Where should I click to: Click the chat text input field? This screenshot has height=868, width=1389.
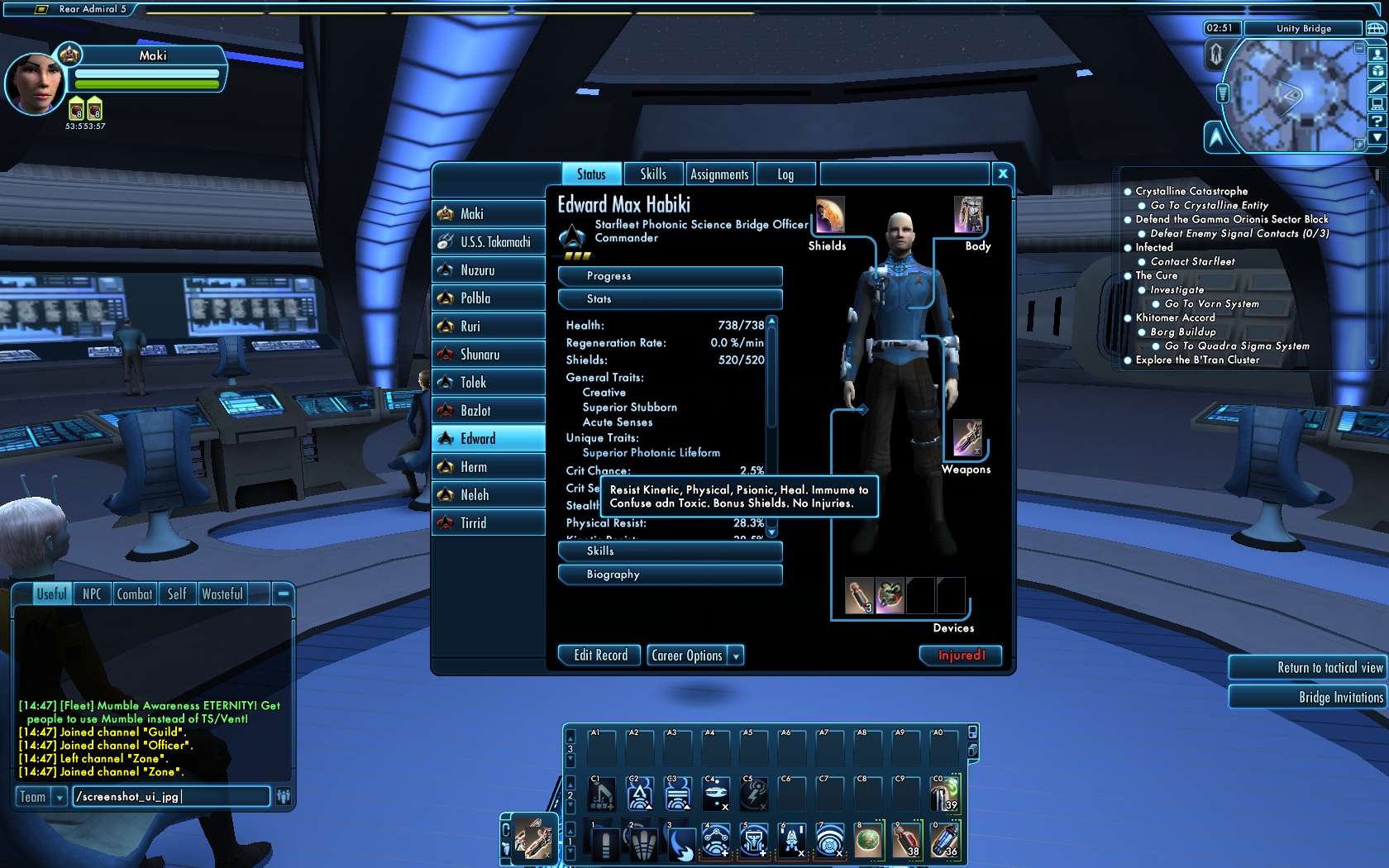(170, 797)
